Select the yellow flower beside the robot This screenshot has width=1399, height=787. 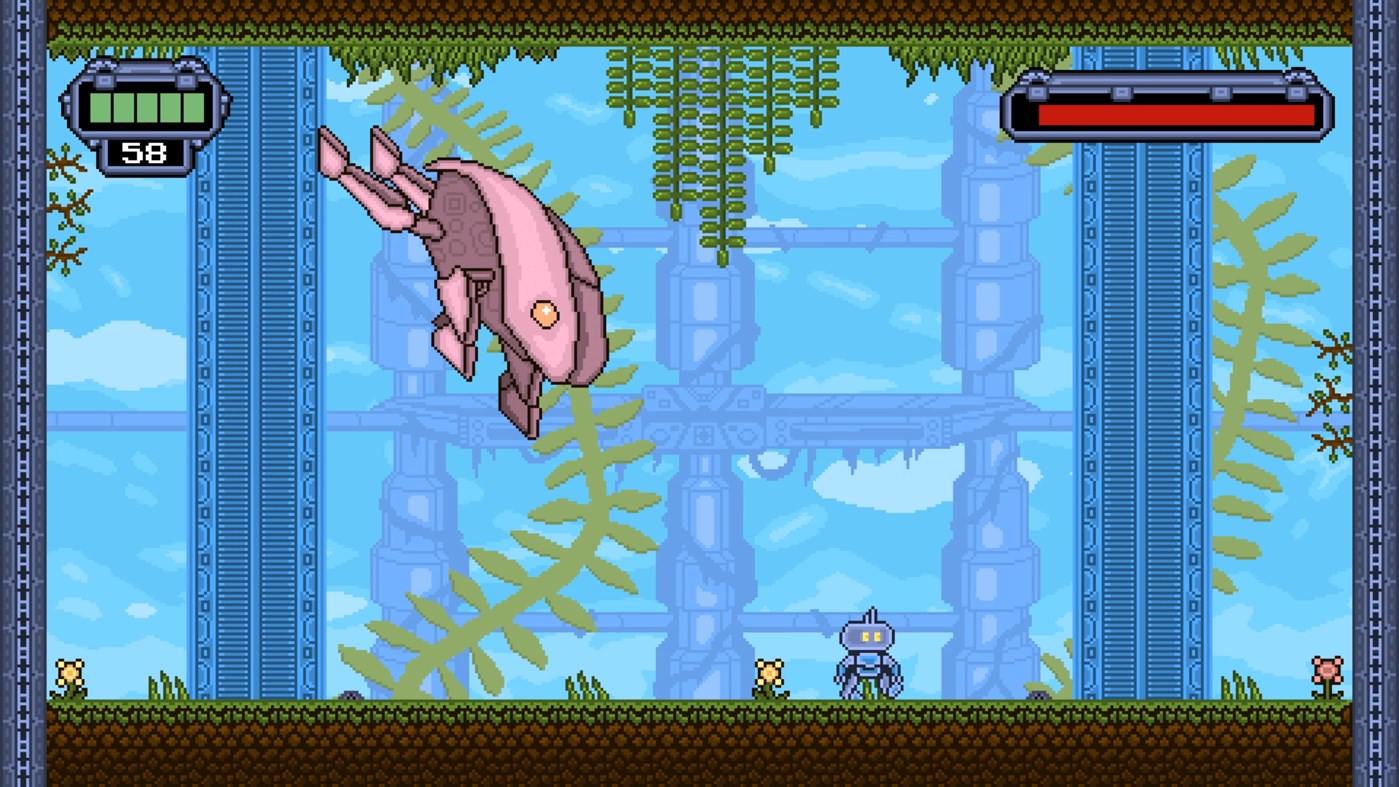coord(770,675)
